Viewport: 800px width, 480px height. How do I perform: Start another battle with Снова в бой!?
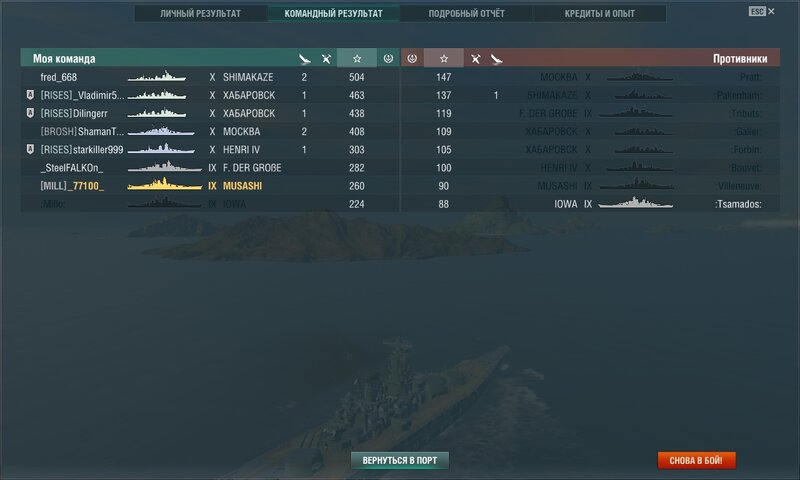coord(696,460)
